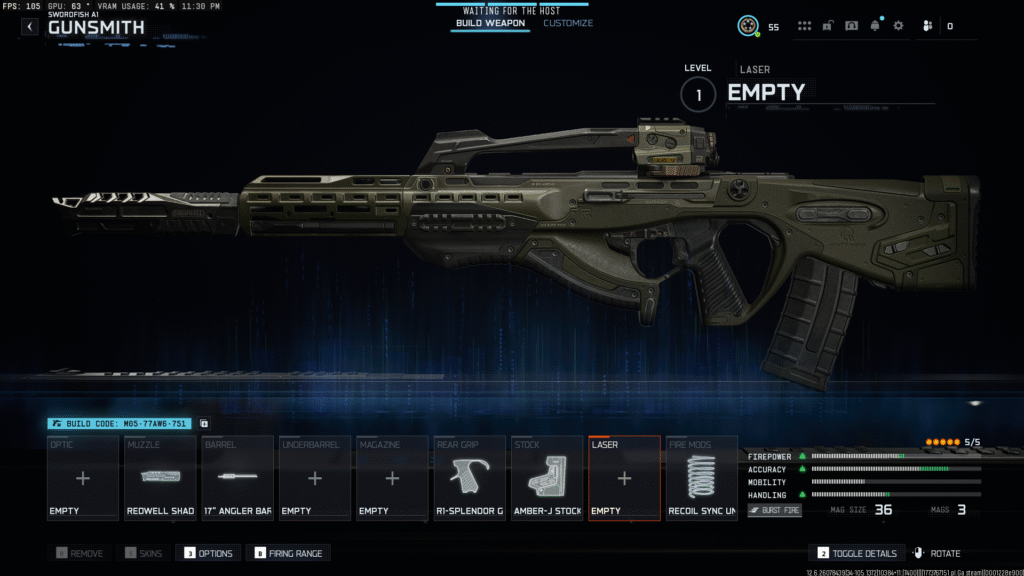Select the Redwell Shade muzzle slot
Image resolution: width=1024 pixels, height=576 pixels.
coord(160,478)
